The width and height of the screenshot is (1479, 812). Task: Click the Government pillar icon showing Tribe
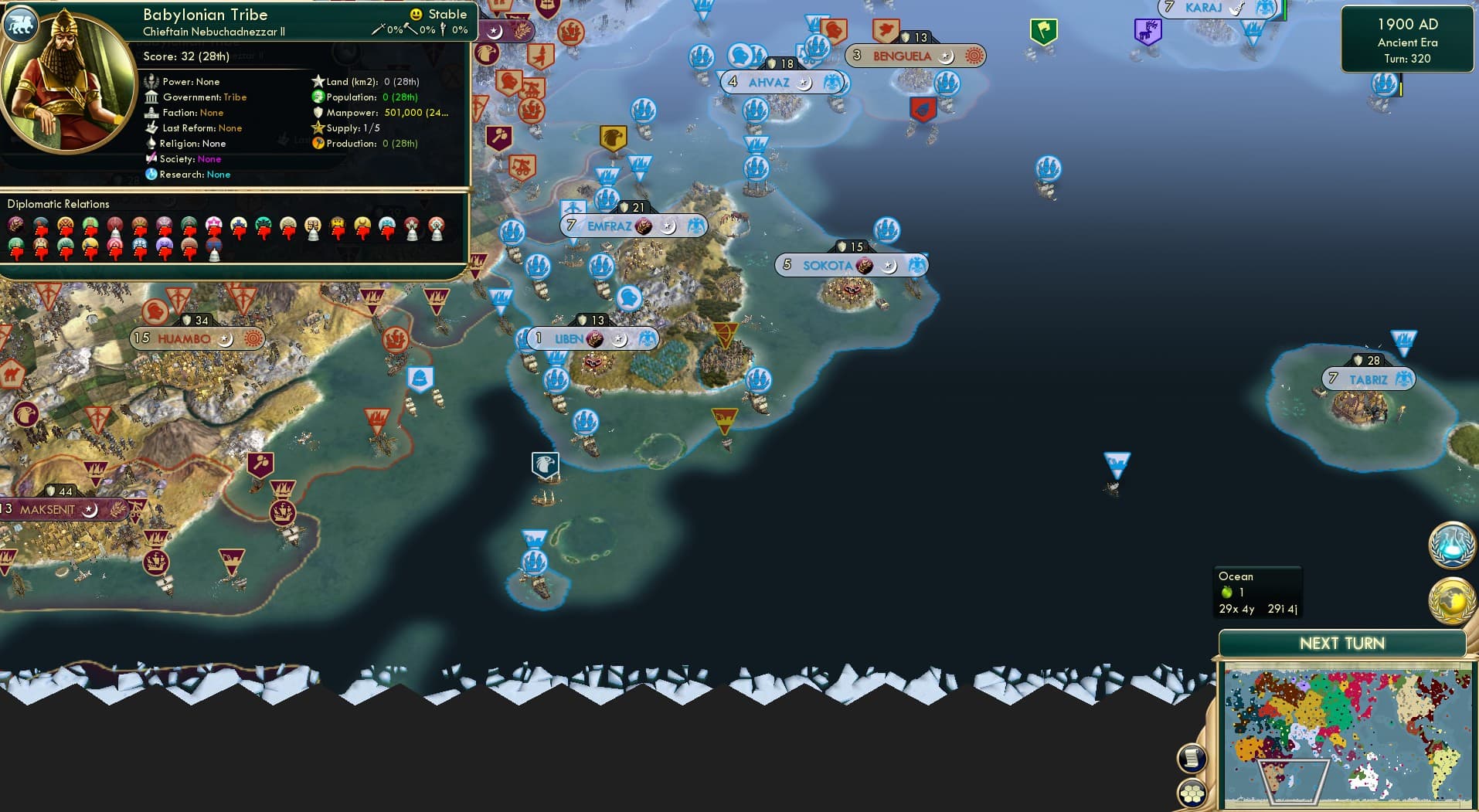coord(151,97)
